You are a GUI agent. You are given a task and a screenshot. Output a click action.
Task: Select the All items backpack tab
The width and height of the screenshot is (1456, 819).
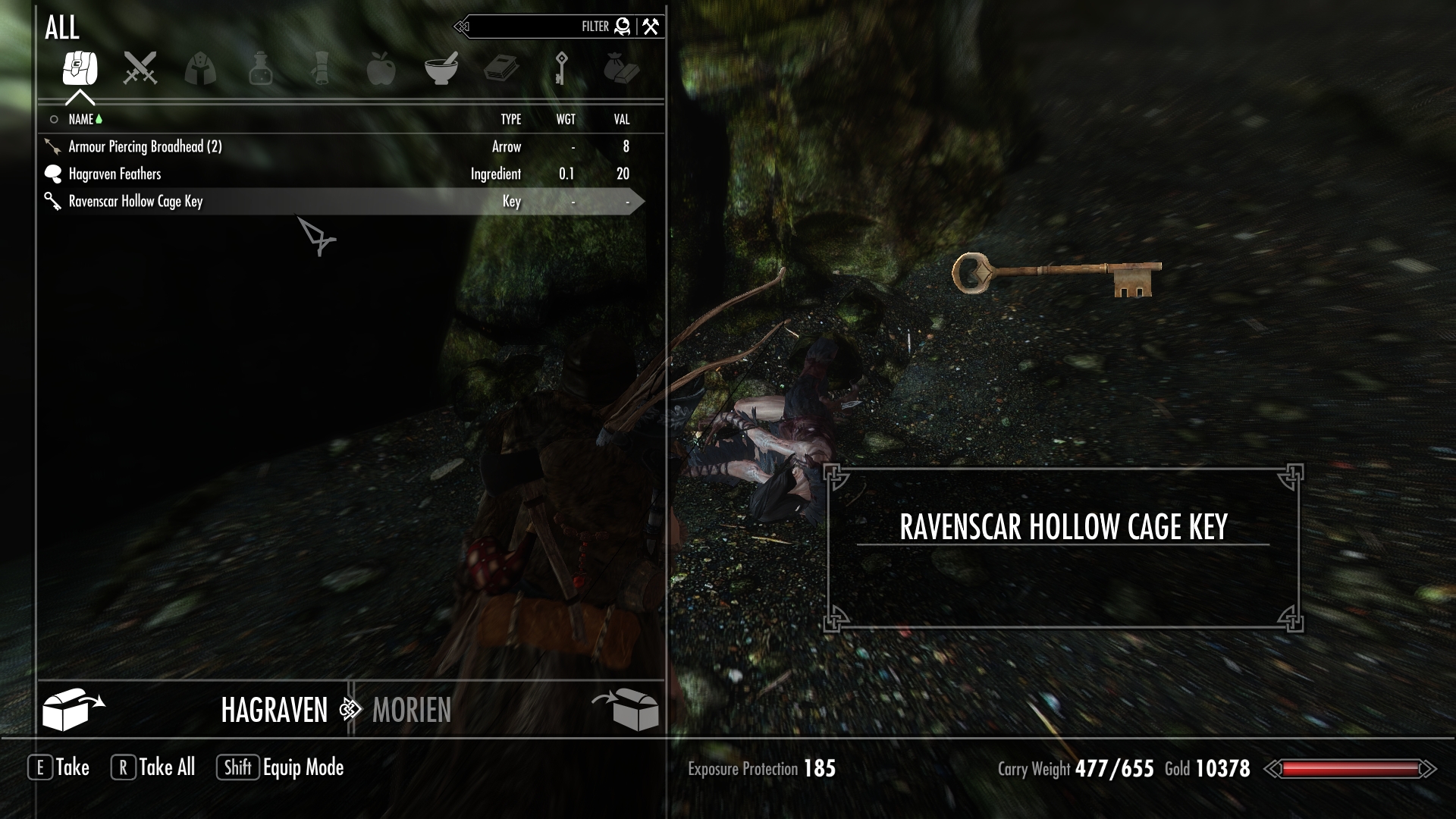click(x=80, y=68)
